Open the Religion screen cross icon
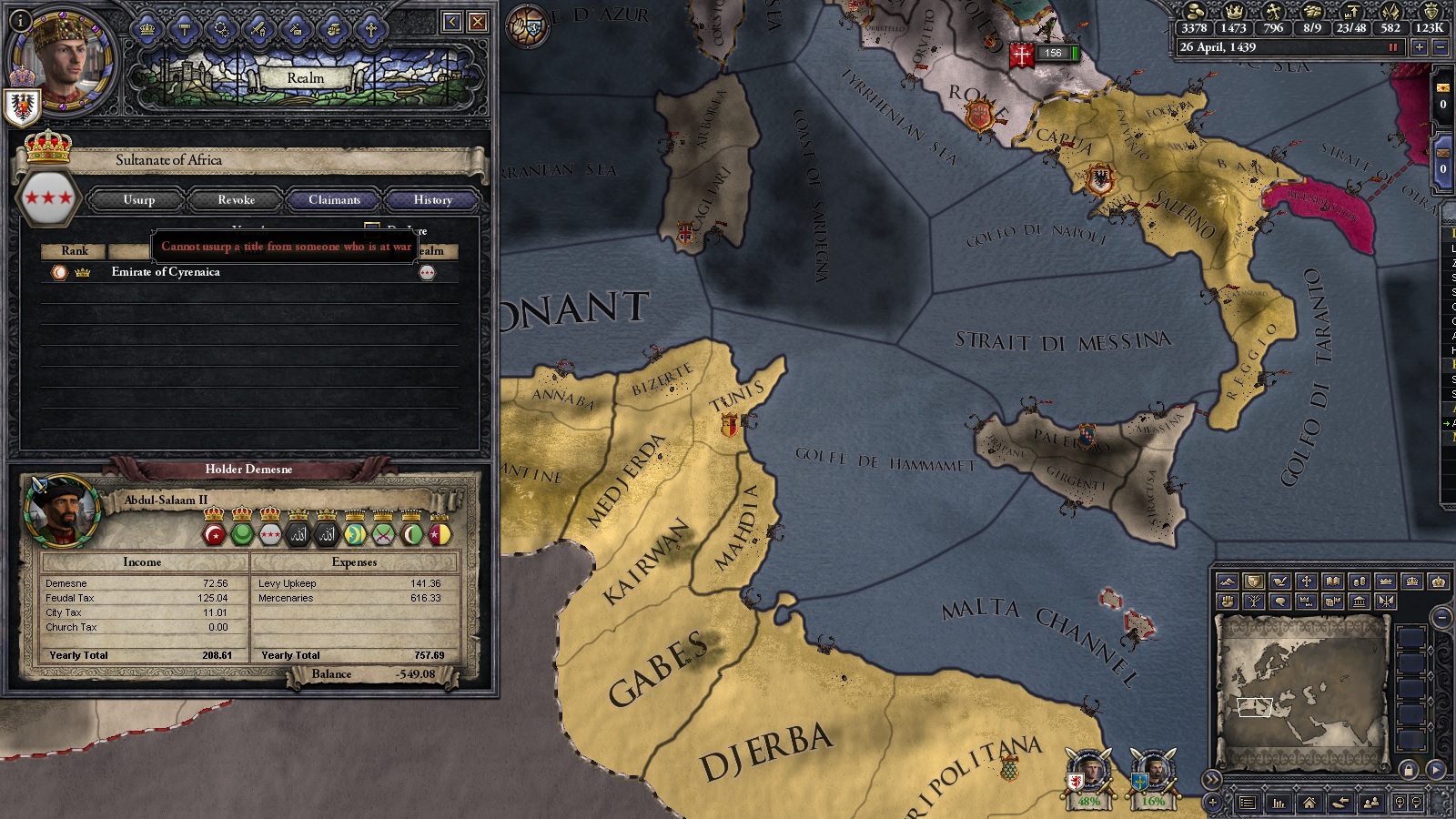 (x=371, y=29)
